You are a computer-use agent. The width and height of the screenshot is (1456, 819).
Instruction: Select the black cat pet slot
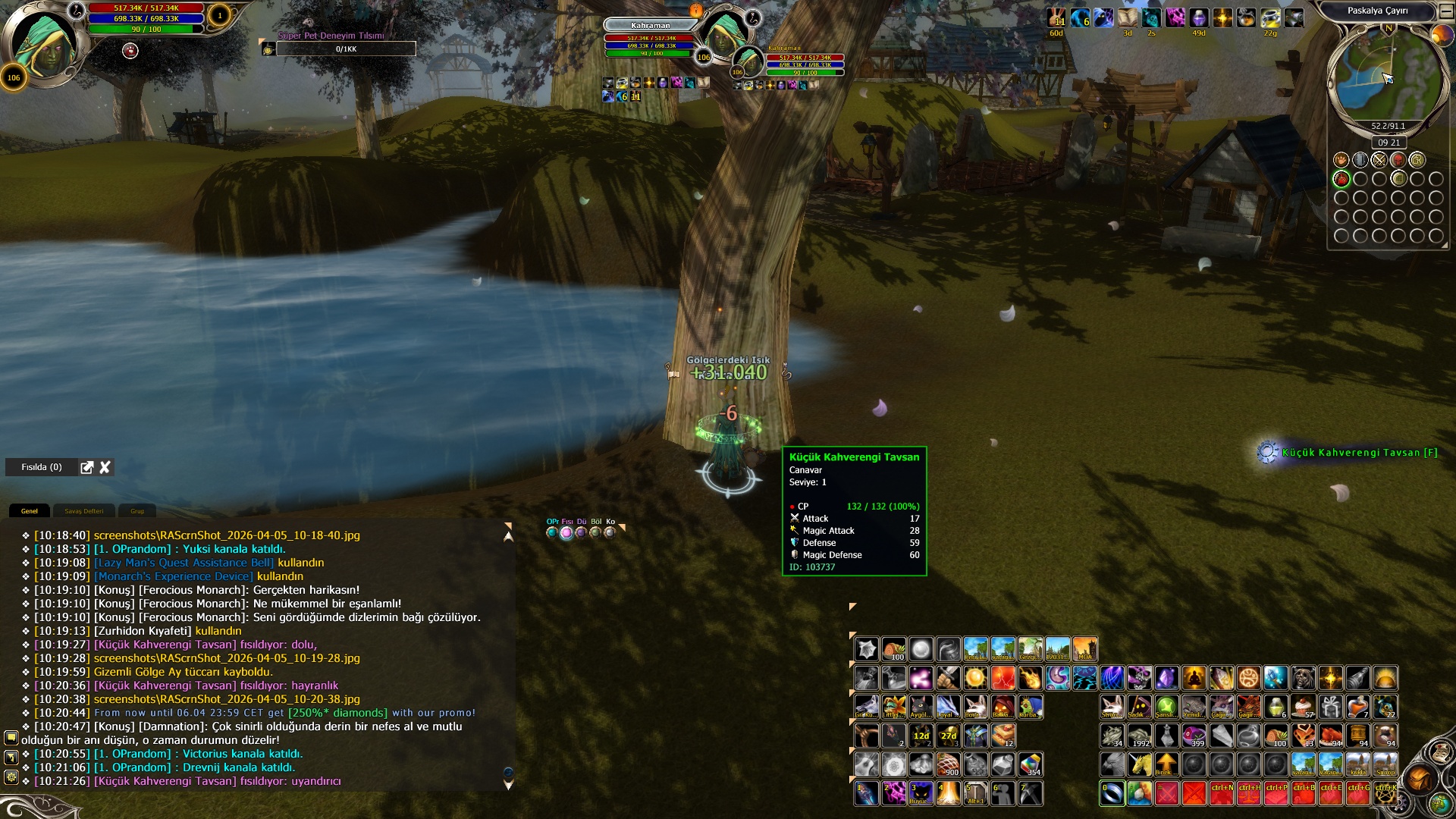(x=921, y=707)
